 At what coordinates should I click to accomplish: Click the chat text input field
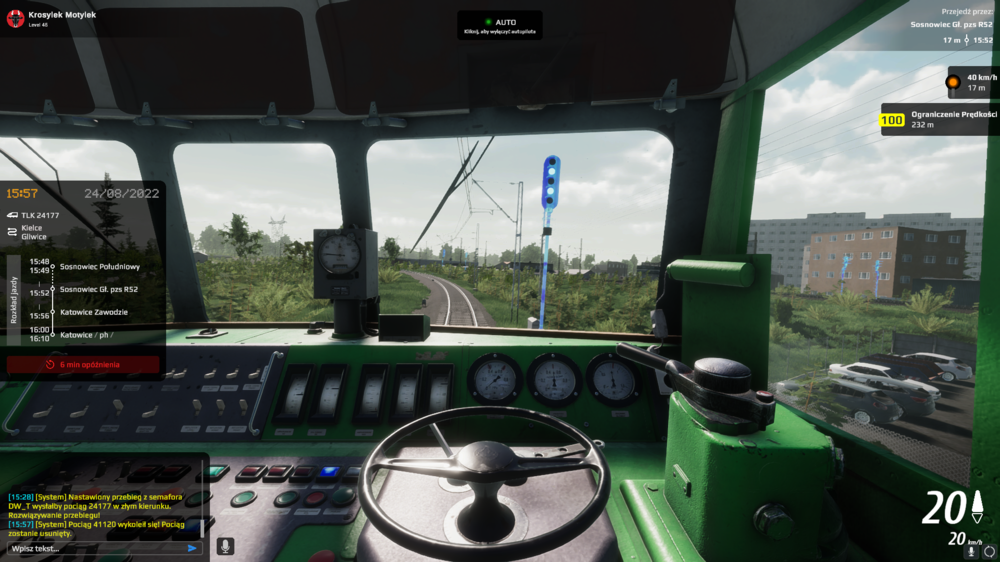tap(95, 548)
